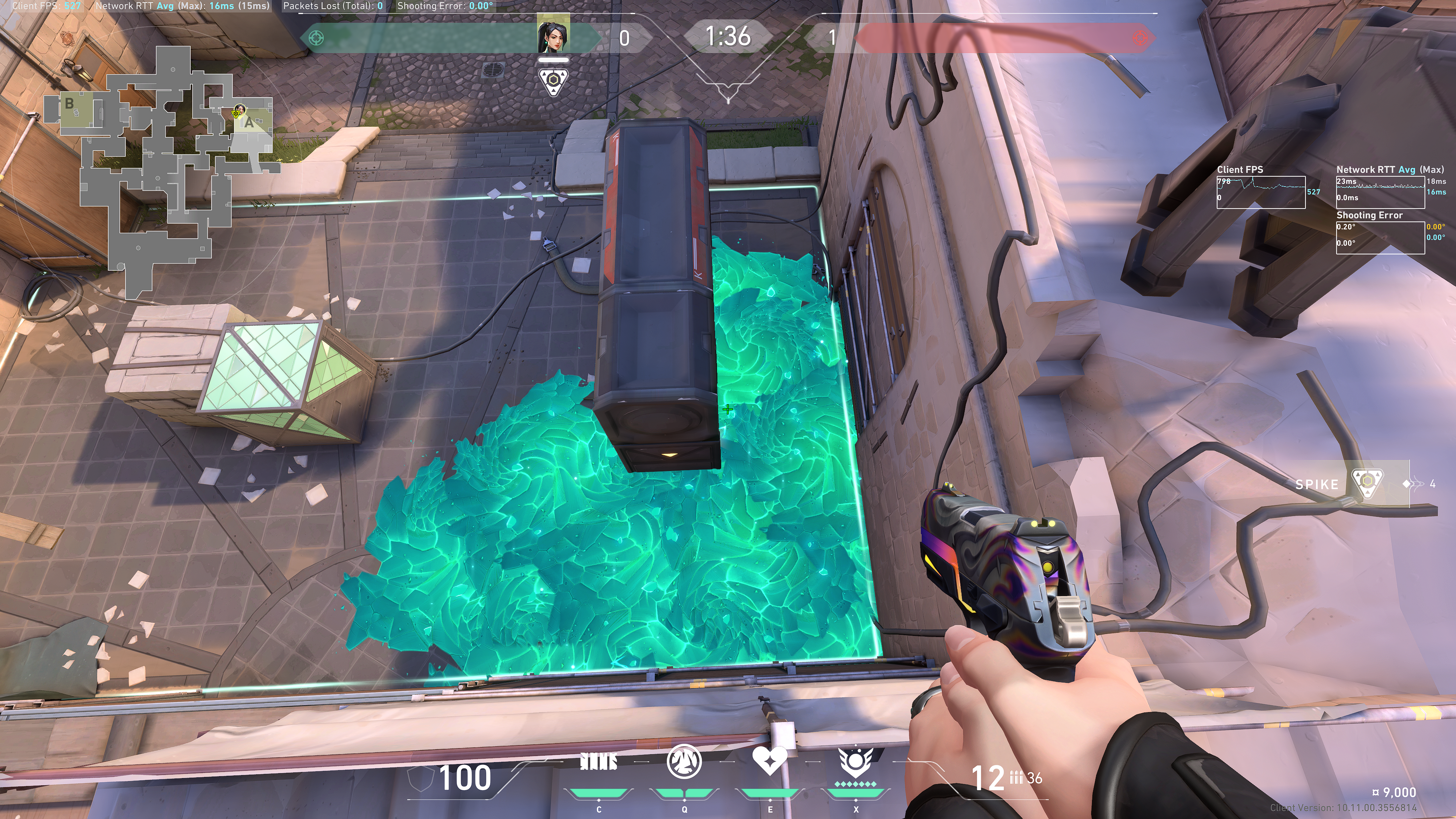Screen dimensions: 1456x819
Task: Click the Shooting Error graph
Action: [x=1379, y=237]
